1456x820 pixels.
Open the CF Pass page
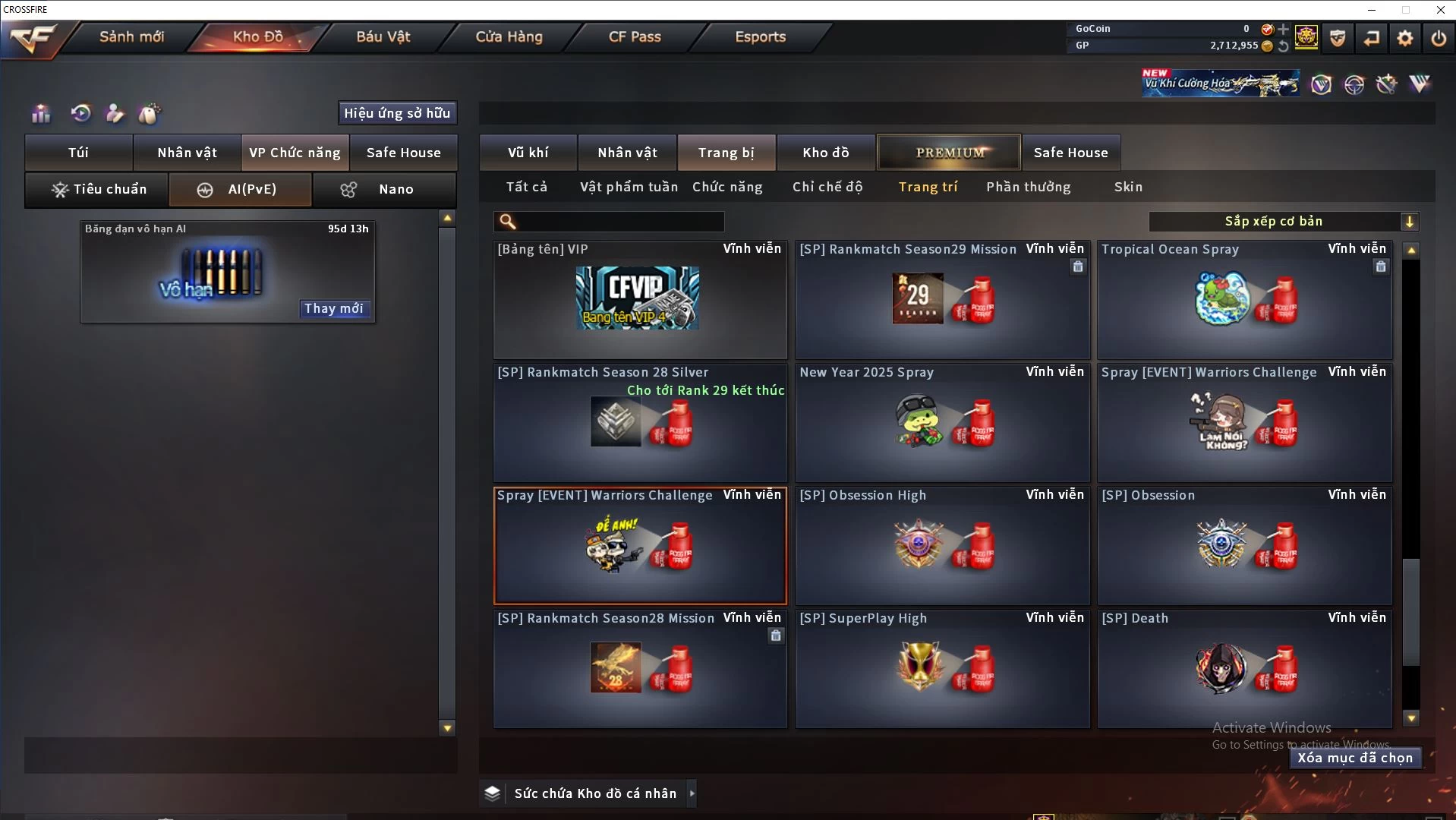click(635, 36)
